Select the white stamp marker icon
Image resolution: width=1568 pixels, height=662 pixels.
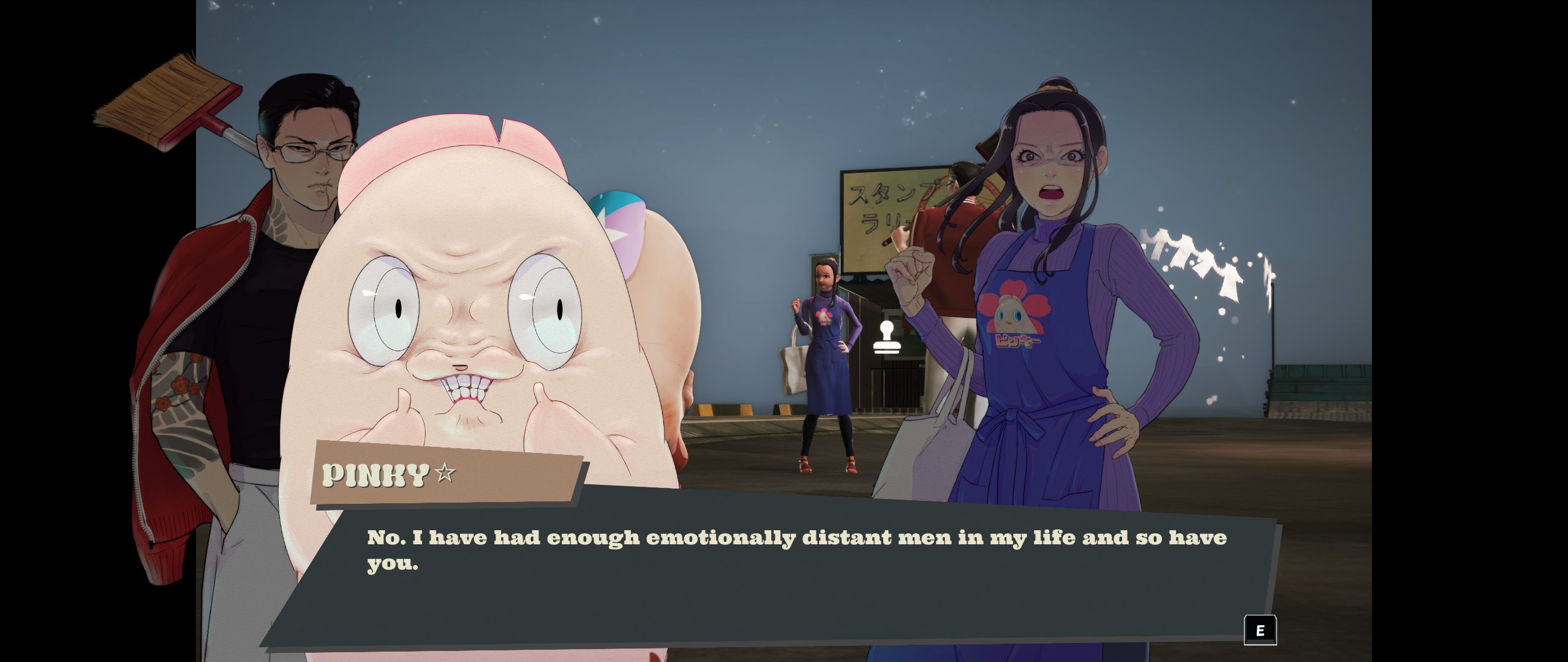click(x=886, y=338)
